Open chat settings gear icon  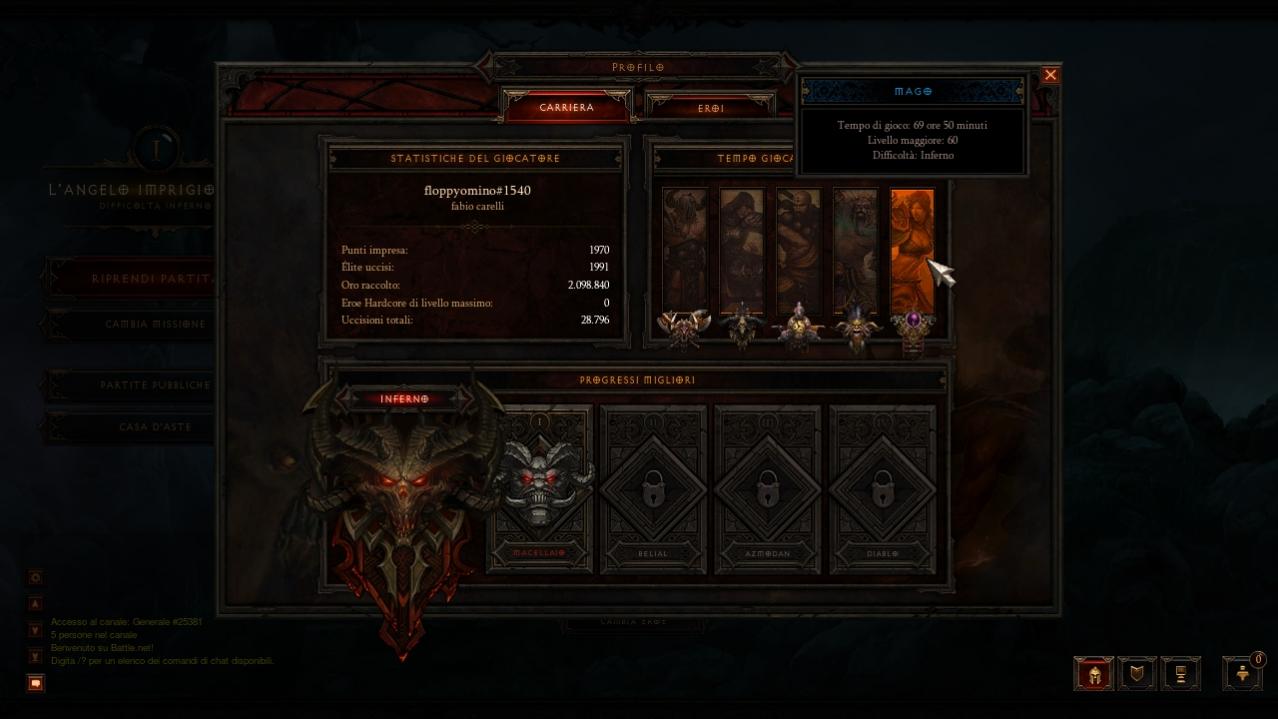36,578
